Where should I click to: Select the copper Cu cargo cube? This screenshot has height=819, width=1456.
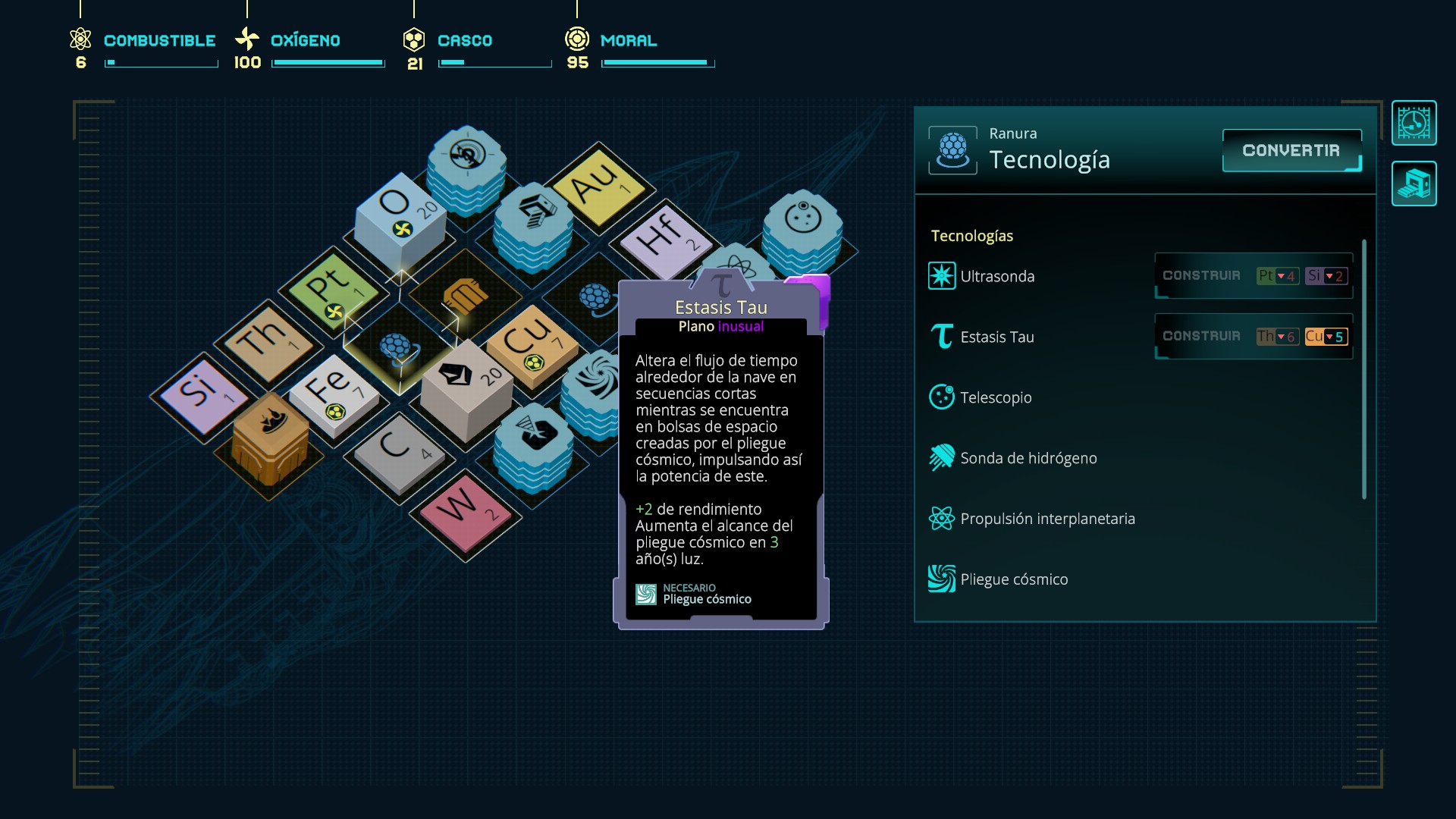tap(531, 343)
